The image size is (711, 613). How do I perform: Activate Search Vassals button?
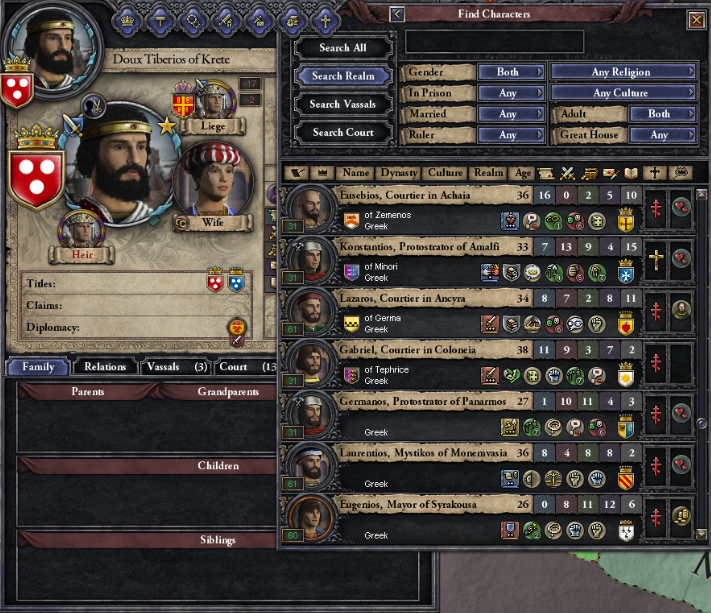click(342, 104)
